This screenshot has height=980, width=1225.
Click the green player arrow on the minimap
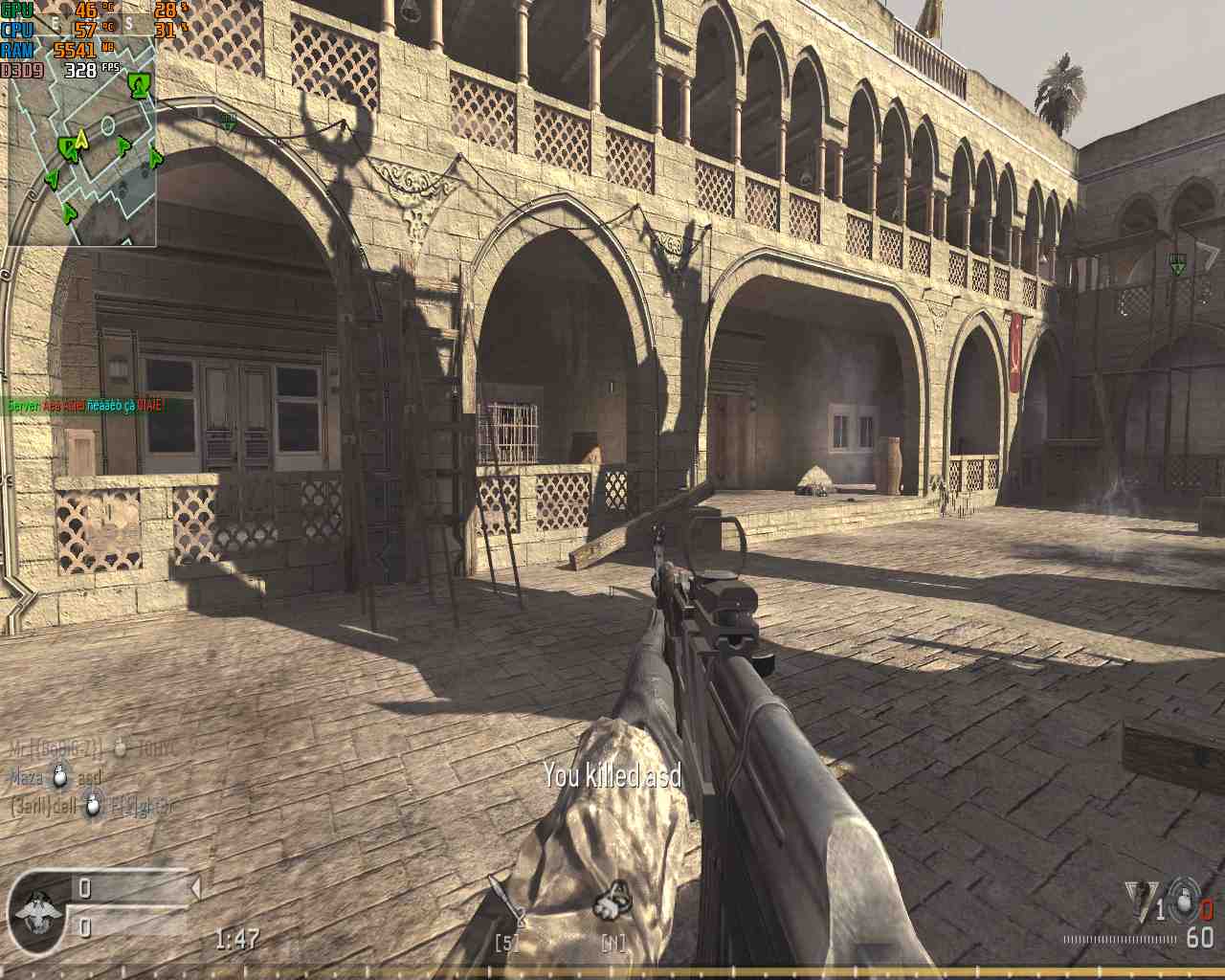(70, 147)
